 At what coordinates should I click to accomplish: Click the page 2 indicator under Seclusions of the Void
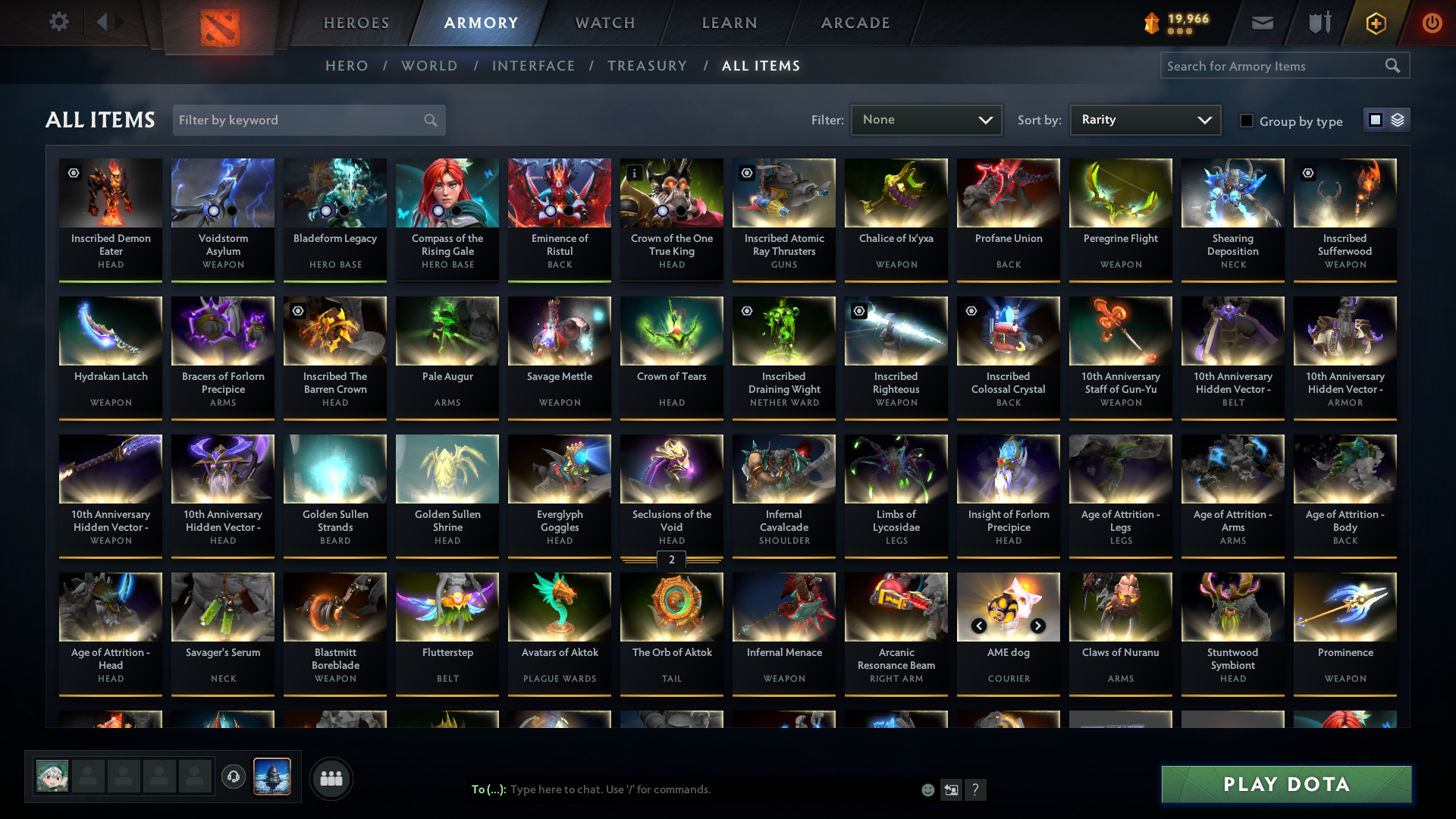671,561
